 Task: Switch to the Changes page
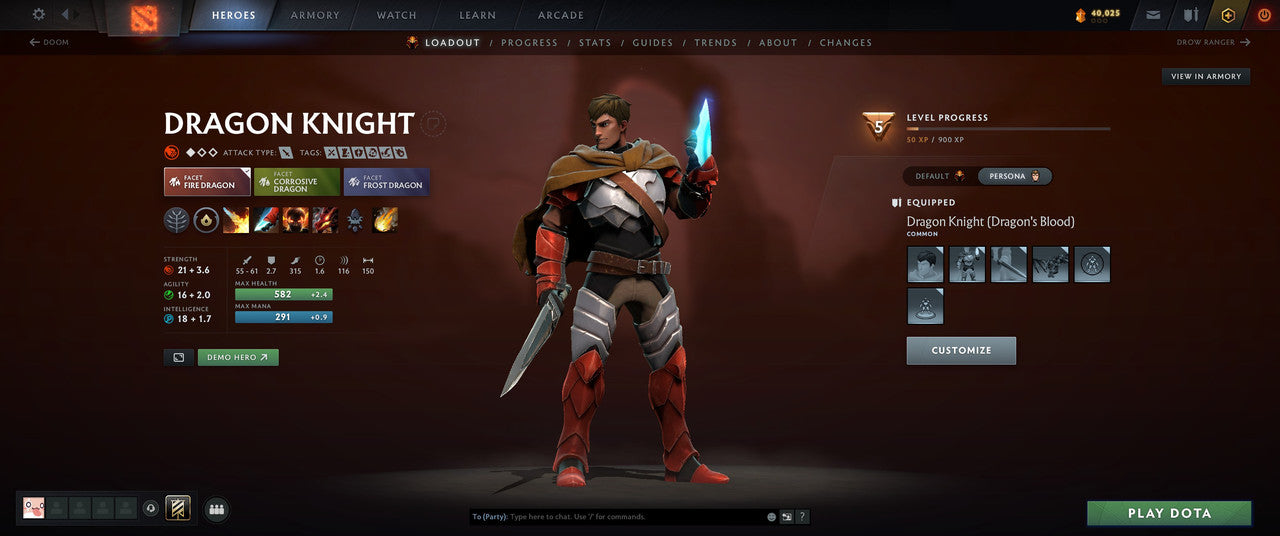[x=846, y=43]
